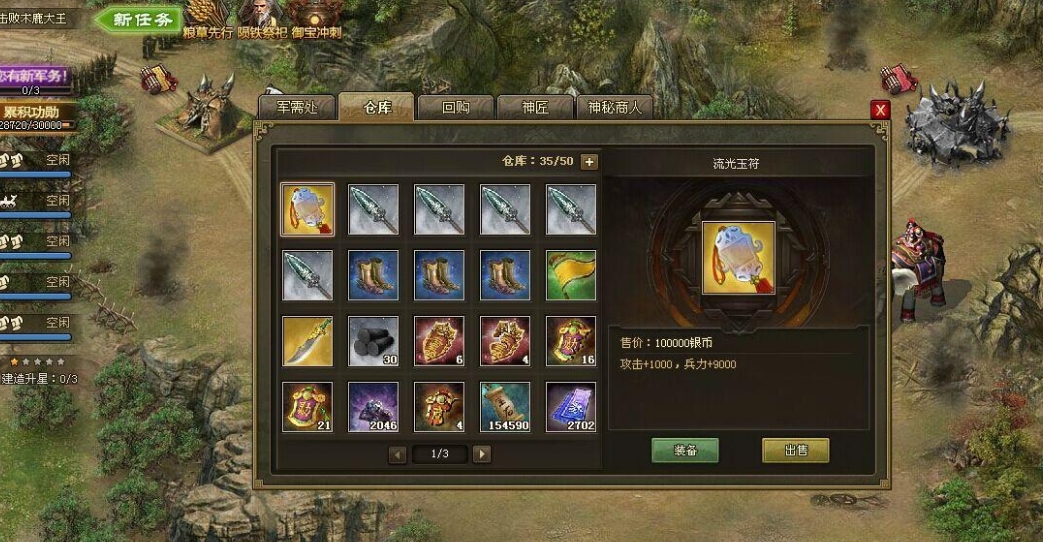The width and height of the screenshot is (1043, 542).
Task: Go to the next warehouse page
Action: pyautogui.click(x=482, y=454)
